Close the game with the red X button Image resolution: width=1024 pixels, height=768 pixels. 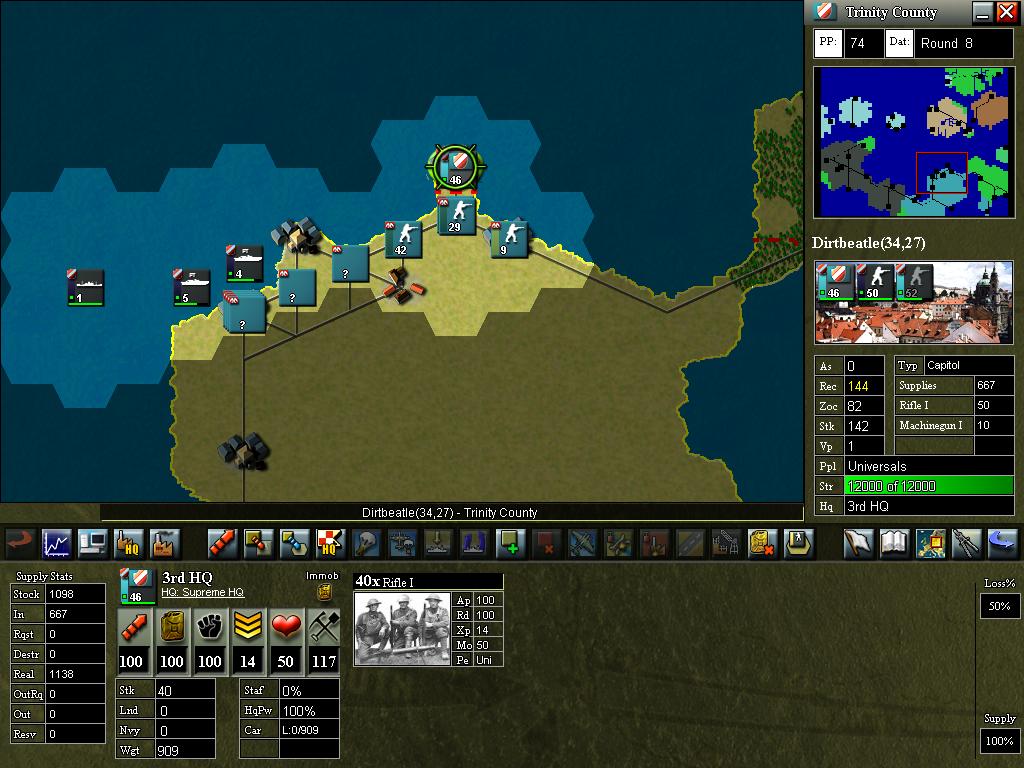pyautogui.click(x=1006, y=12)
